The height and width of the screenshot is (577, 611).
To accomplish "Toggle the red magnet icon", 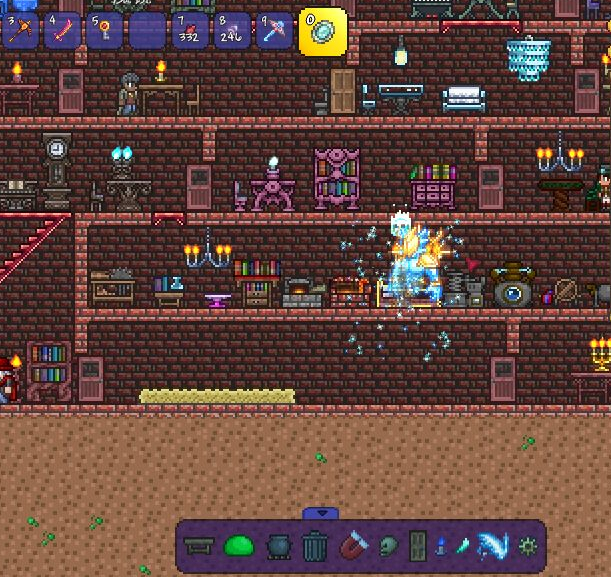I will [x=353, y=546].
